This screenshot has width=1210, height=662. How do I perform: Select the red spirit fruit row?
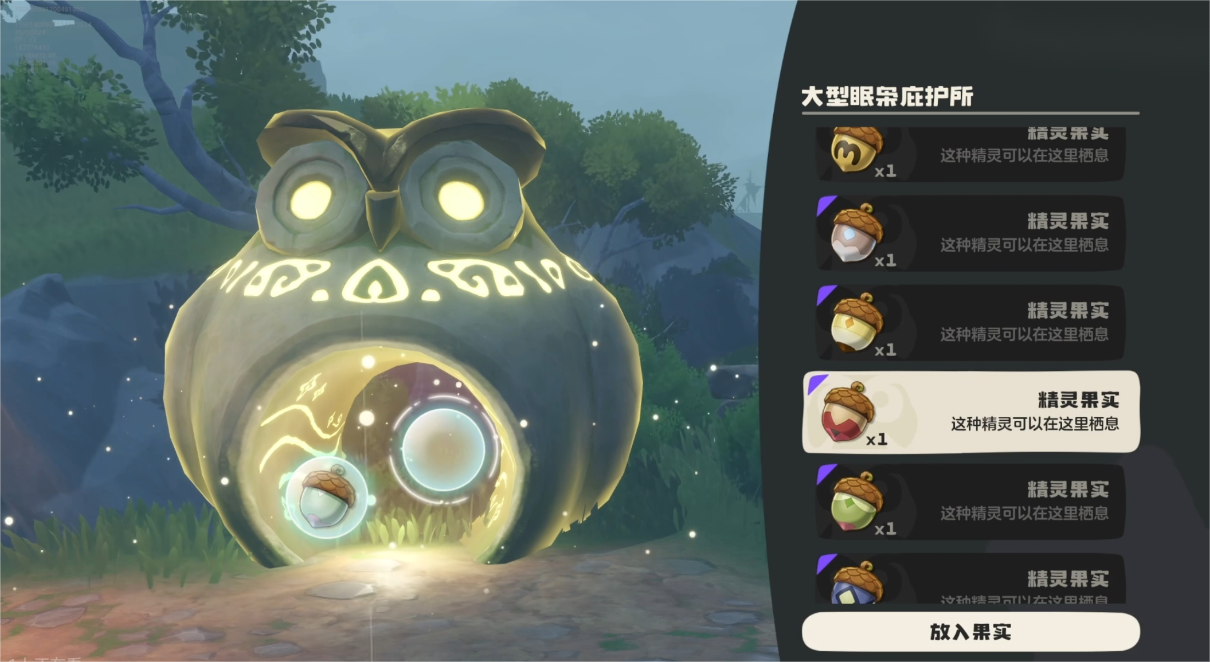click(x=970, y=412)
